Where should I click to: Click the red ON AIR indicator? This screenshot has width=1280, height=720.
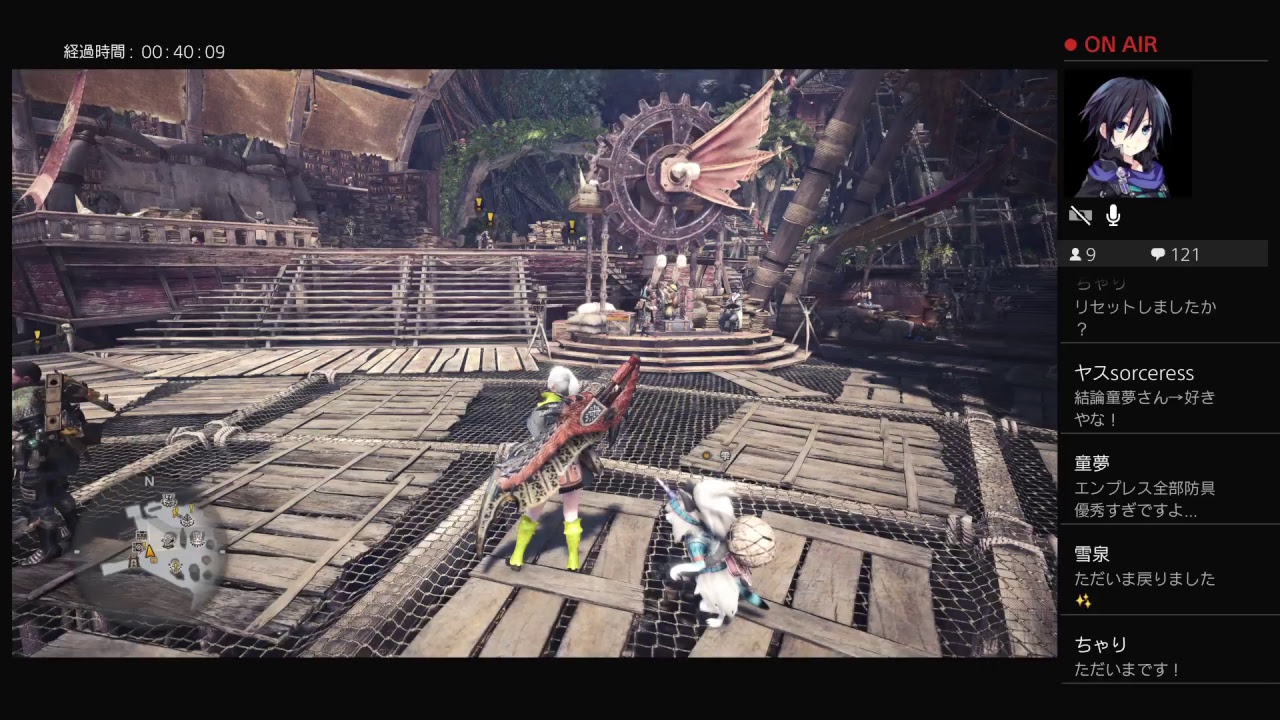point(1111,44)
